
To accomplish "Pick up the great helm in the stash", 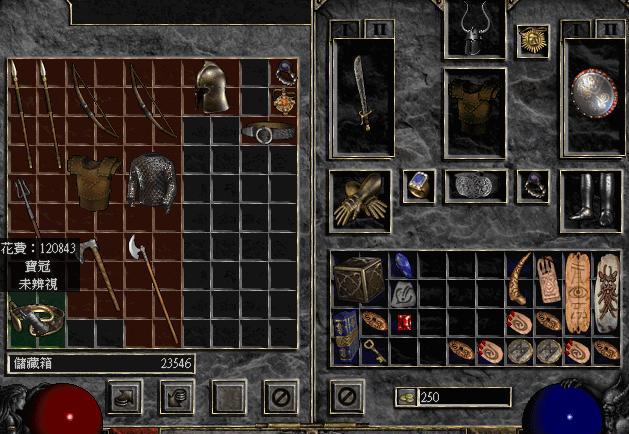I will click(211, 88).
